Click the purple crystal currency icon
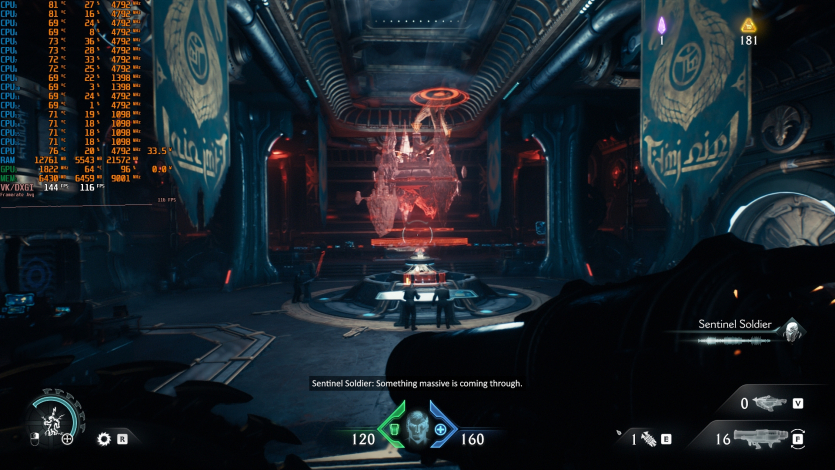The image size is (835, 470). click(661, 24)
